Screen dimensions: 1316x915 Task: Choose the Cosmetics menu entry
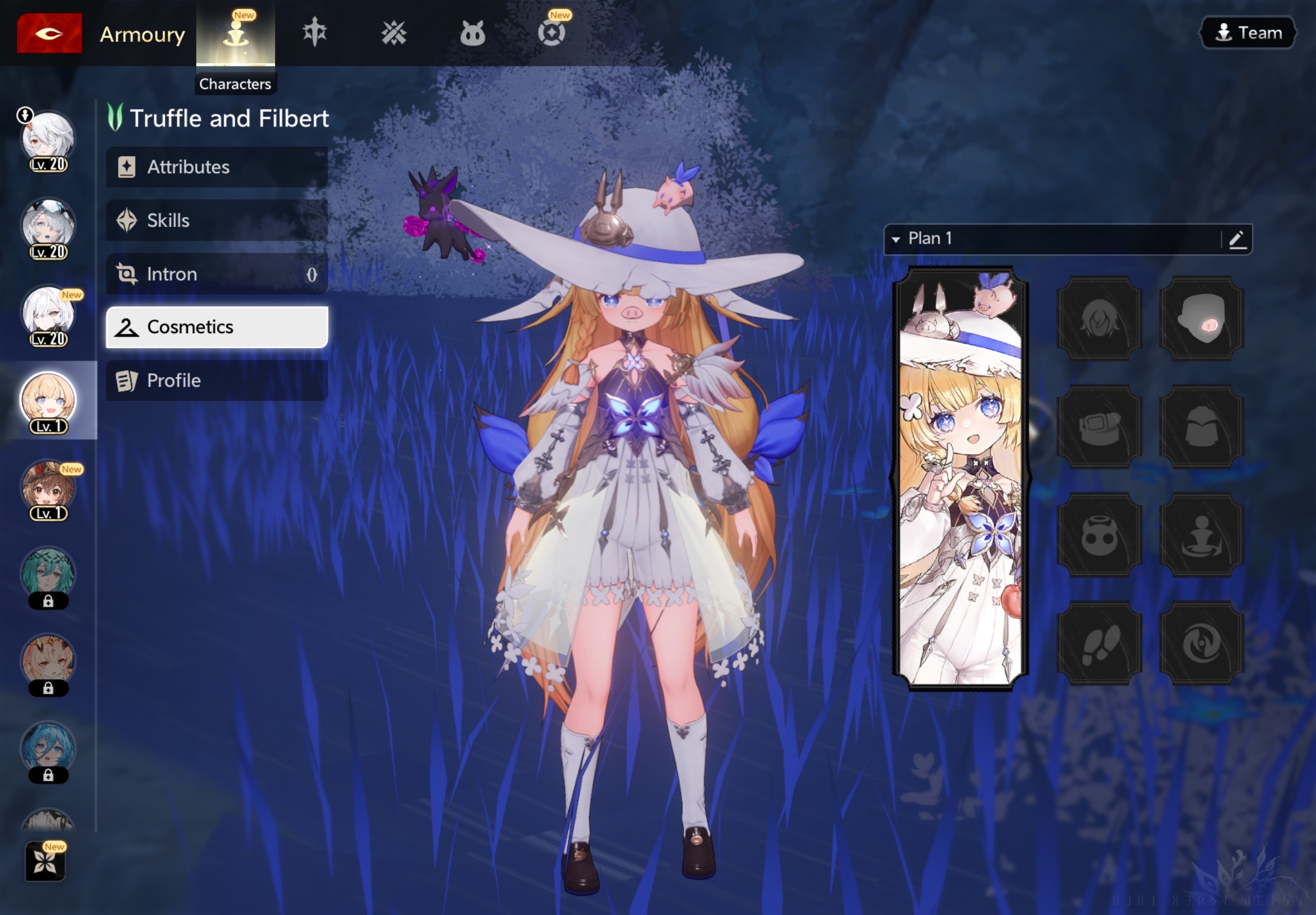pyautogui.click(x=216, y=327)
